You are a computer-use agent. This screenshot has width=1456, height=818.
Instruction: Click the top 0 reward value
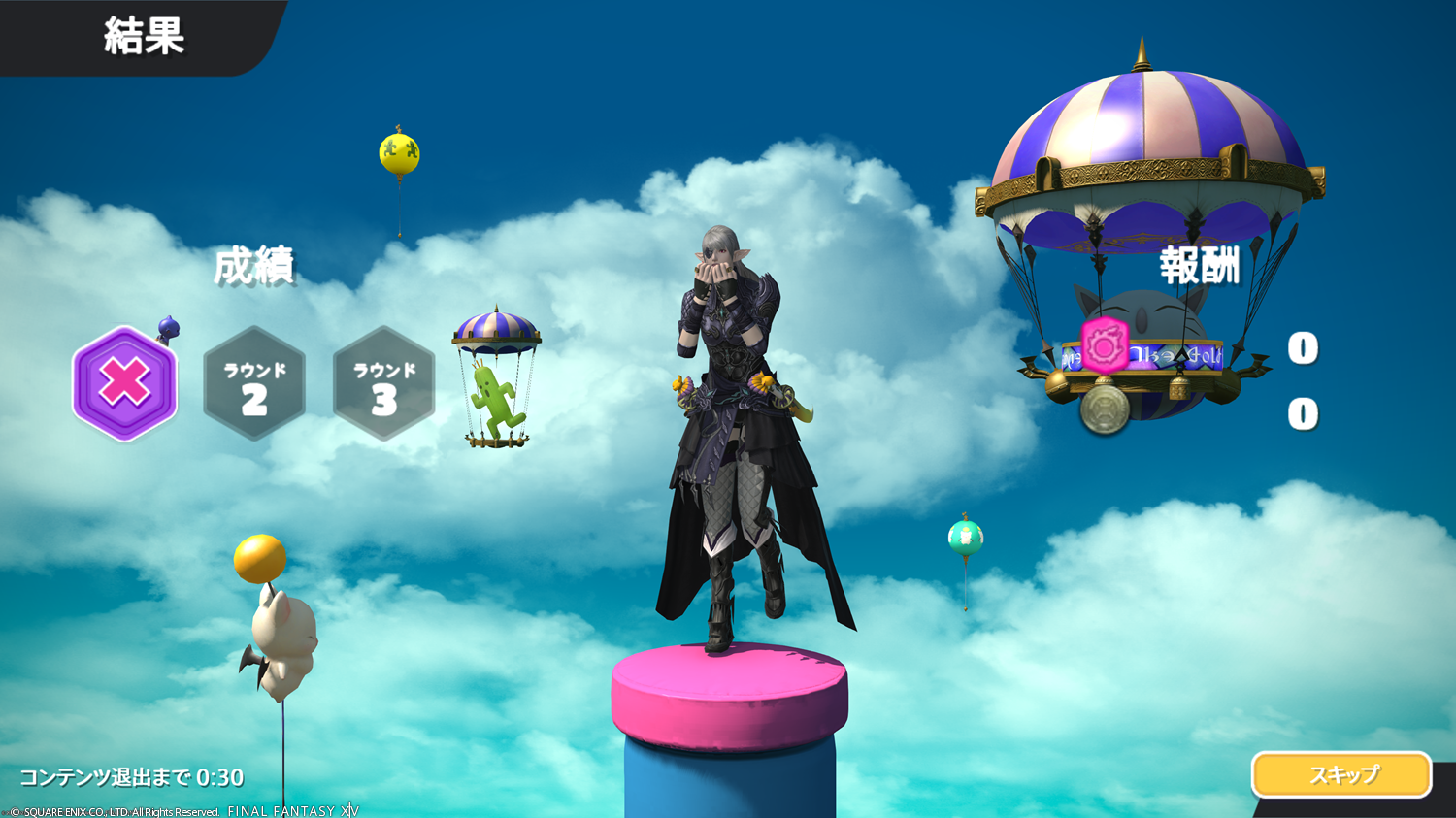coord(1302,348)
